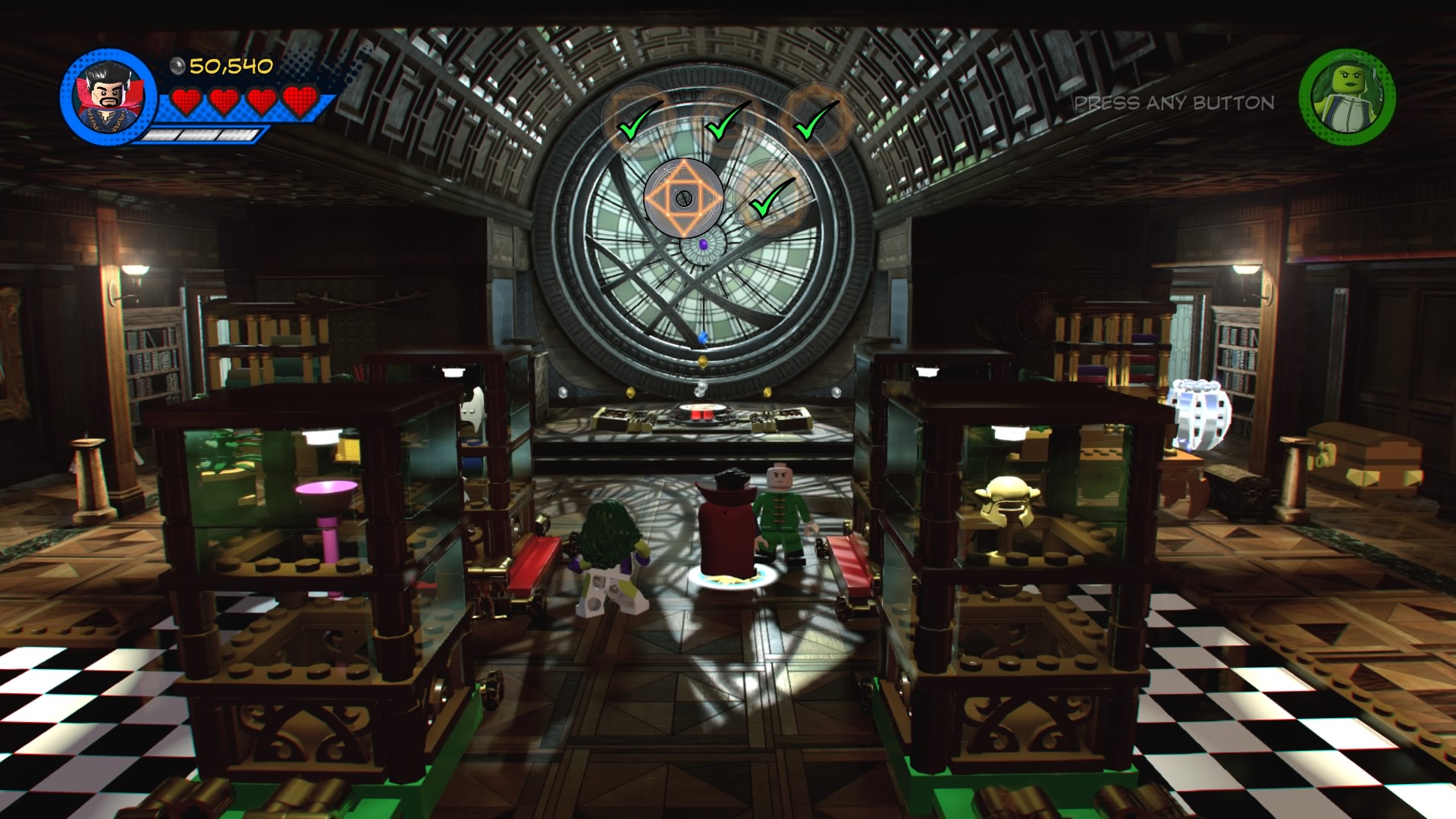This screenshot has height=819, width=1456.
Task: Activate the orange diamond sigil disc
Action: pyautogui.click(x=684, y=198)
